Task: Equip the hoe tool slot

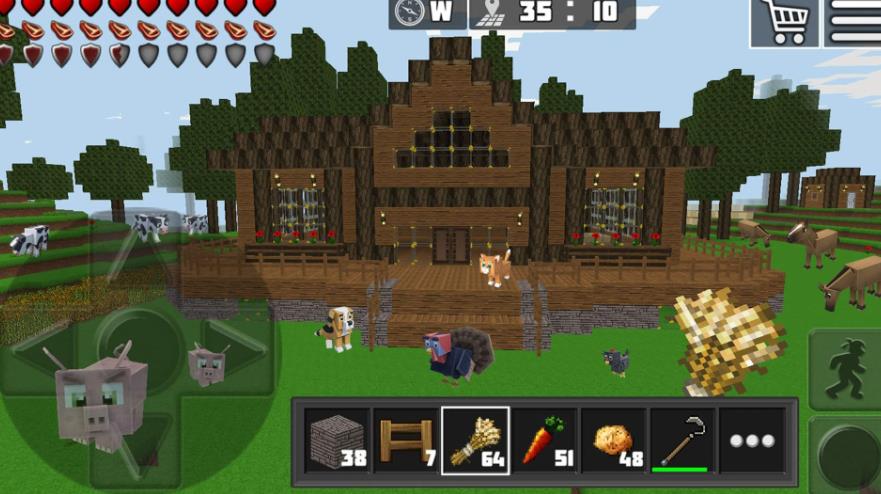Action: [x=683, y=441]
